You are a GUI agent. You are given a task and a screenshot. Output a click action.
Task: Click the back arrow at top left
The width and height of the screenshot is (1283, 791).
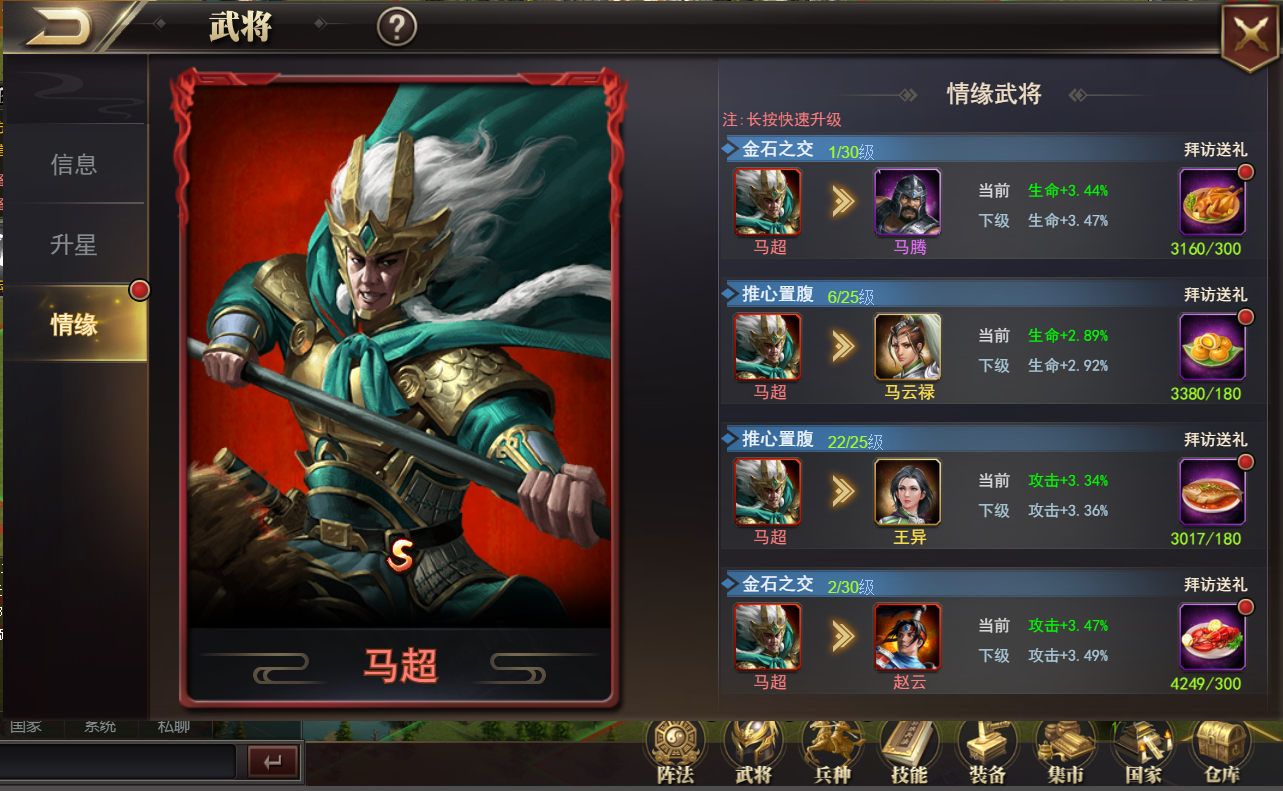click(55, 25)
